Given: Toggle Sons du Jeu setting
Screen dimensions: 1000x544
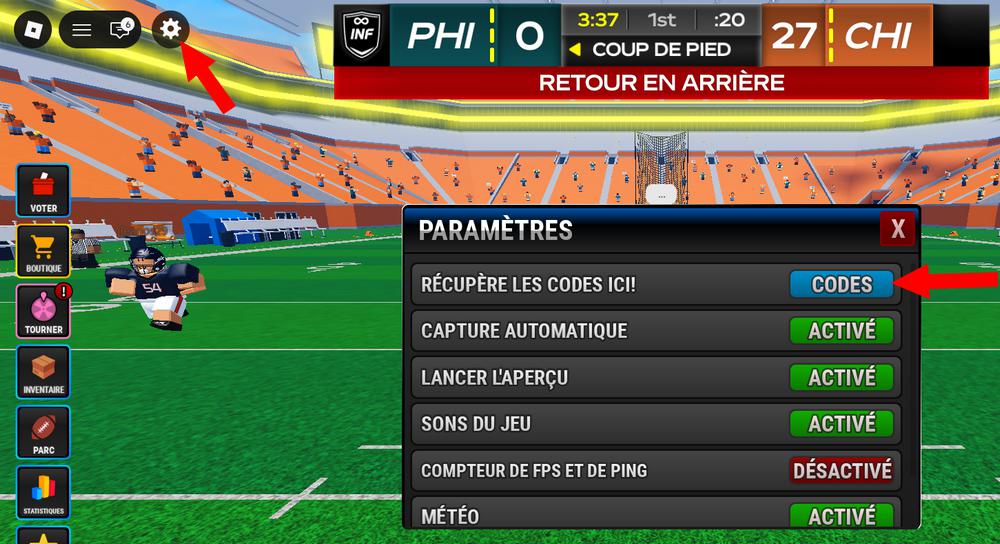Looking at the screenshot, I should pyautogui.click(x=841, y=424).
